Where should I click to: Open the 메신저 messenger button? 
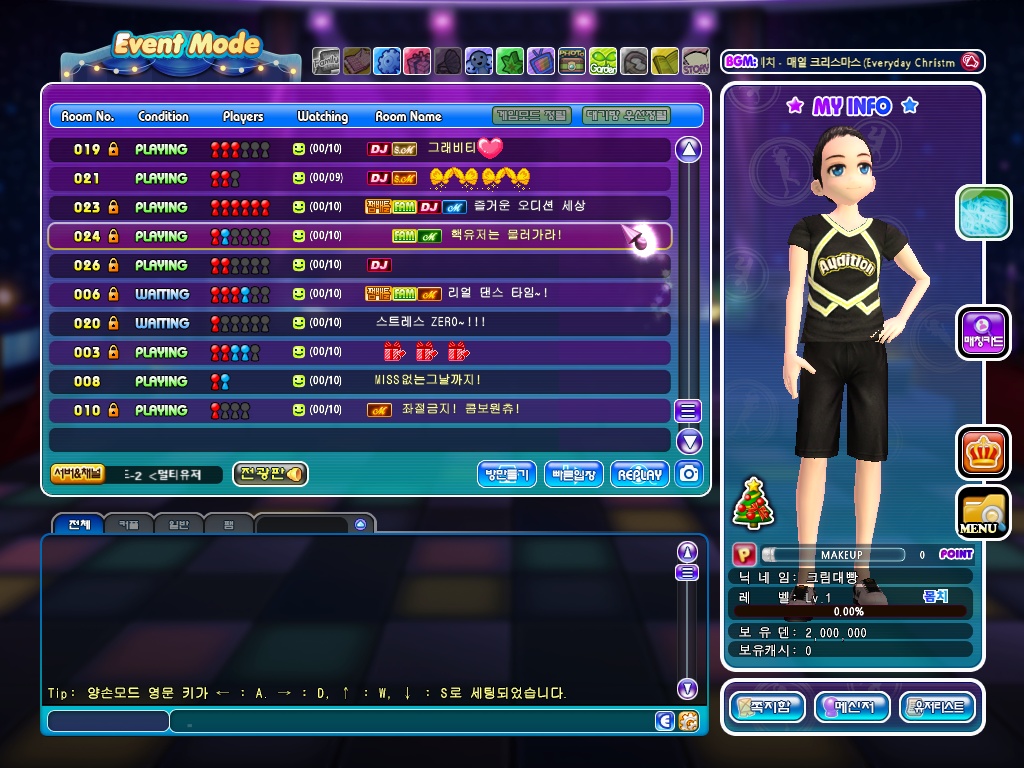(x=852, y=707)
